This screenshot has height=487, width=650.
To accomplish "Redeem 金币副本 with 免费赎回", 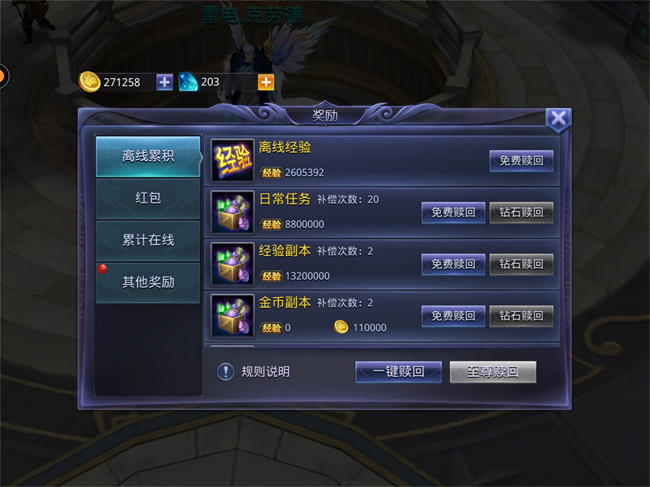I will coord(453,316).
